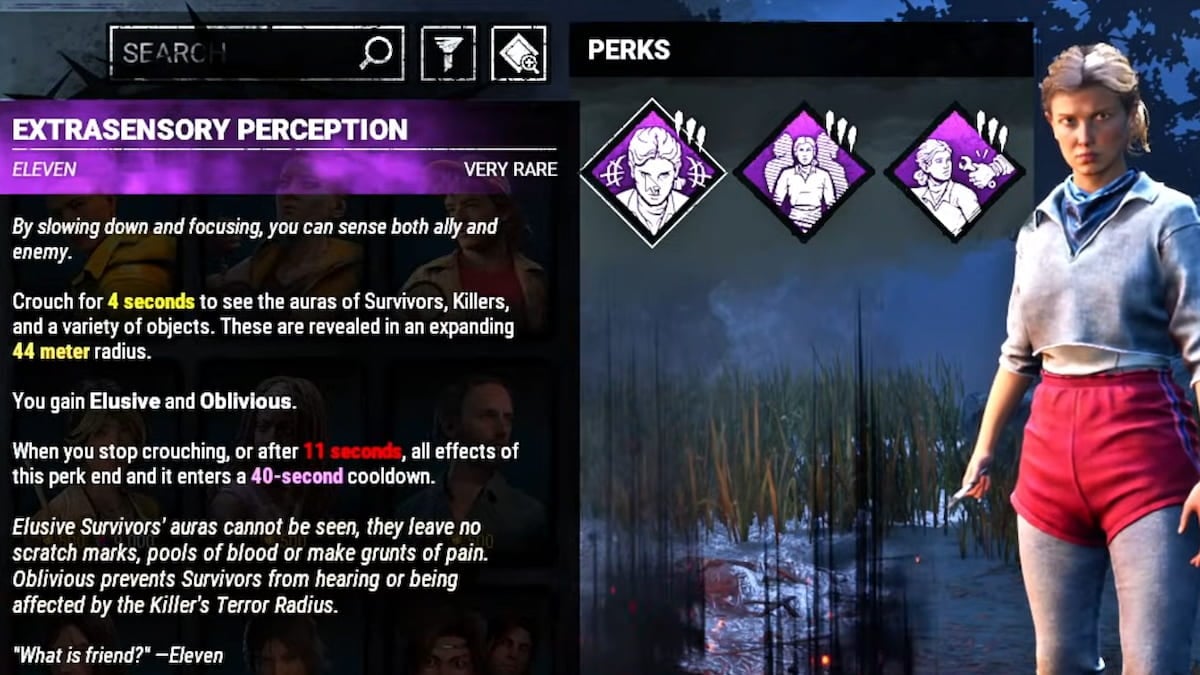Select the middle perk with standing figure
This screenshot has height=675, width=1200.
coord(803,172)
